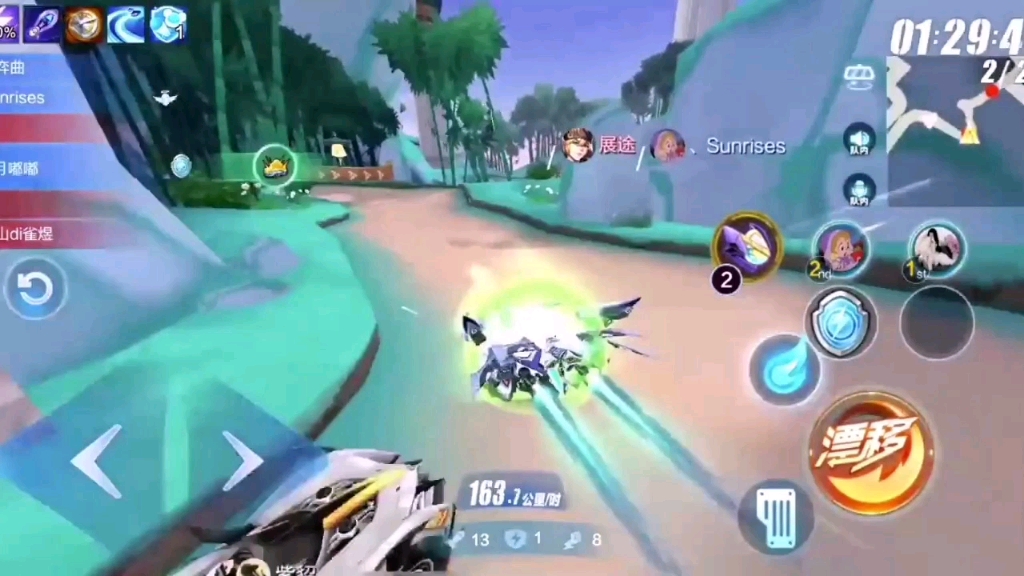Viewport: 1024px width, 576px height.
Task: Use the lightning shield skill button
Action: (841, 322)
